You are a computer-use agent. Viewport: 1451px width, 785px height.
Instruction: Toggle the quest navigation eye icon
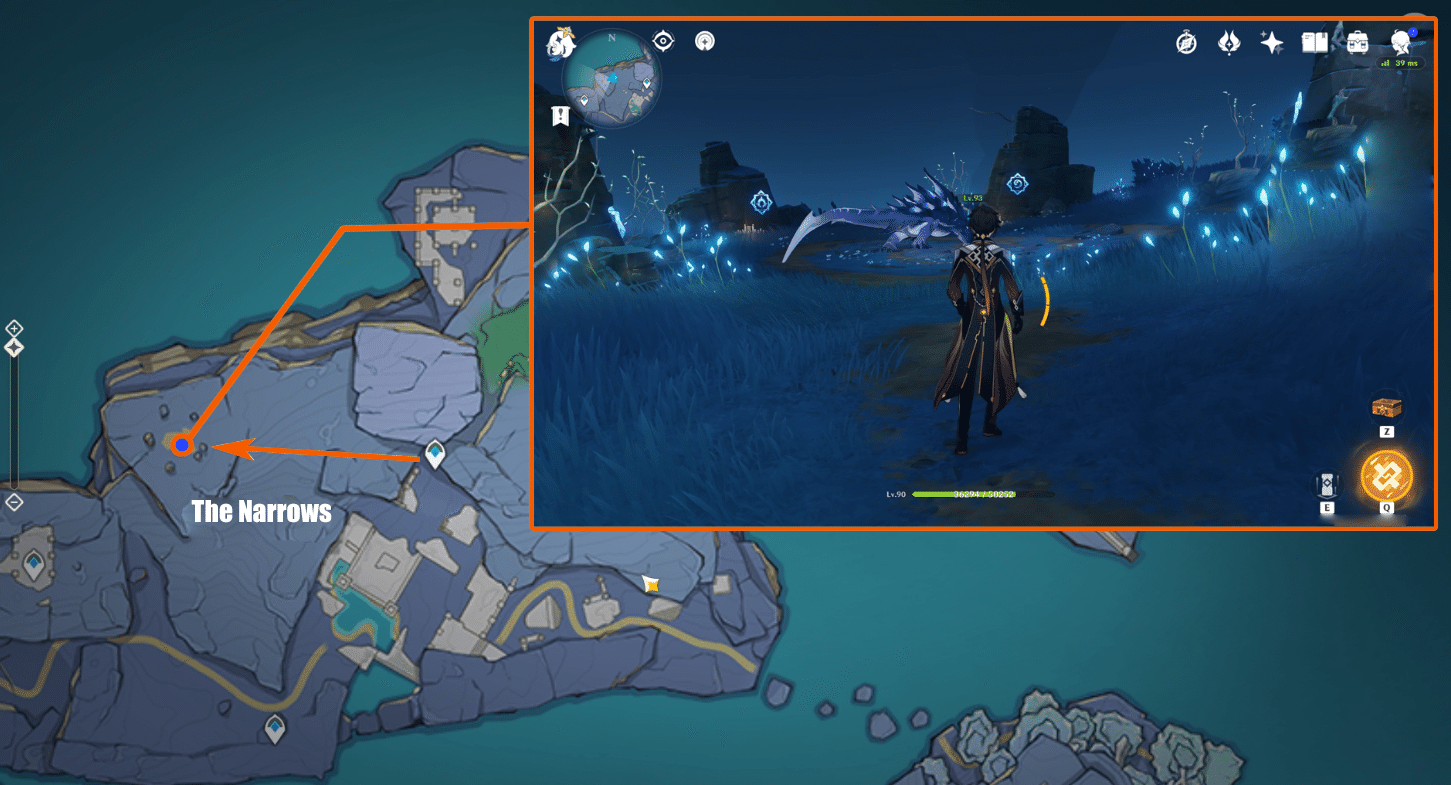pos(664,41)
